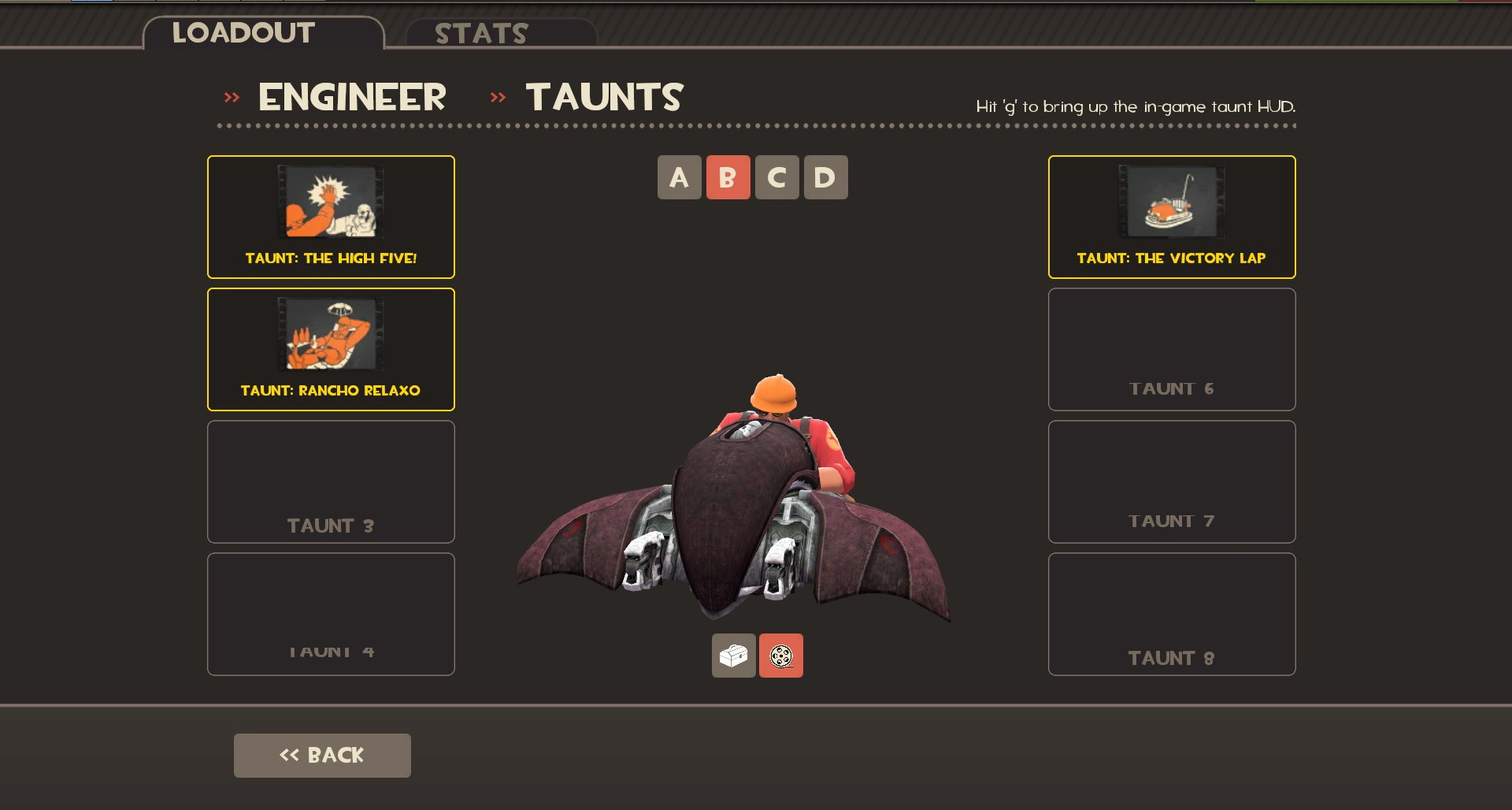Click the red chevron before ENGINEER

[x=231, y=96]
